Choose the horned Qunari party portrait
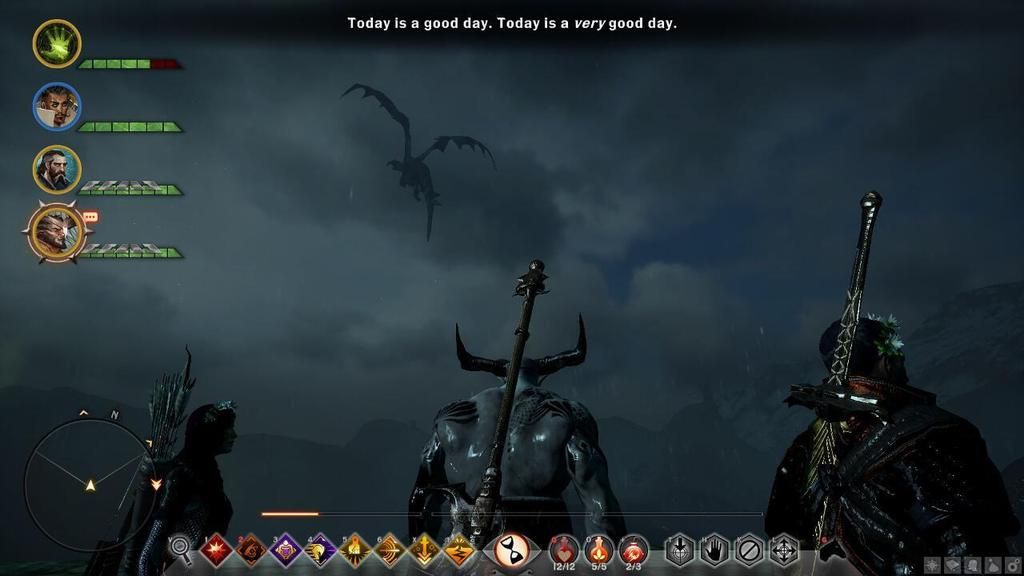Image resolution: width=1024 pixels, height=576 pixels. (56, 232)
